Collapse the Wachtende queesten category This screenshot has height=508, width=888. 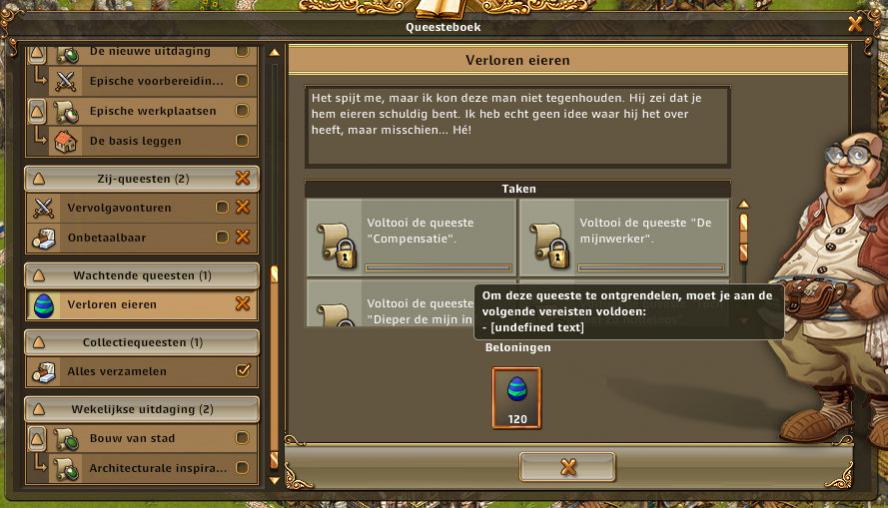point(40,275)
